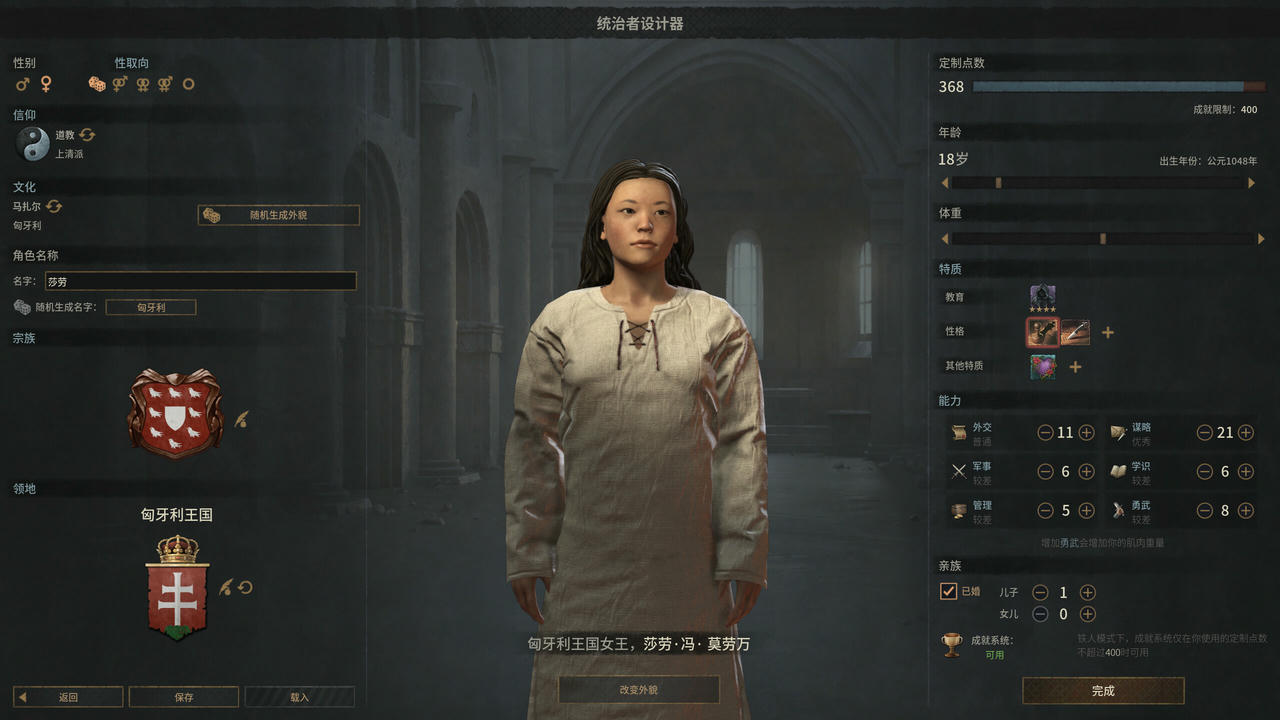Click the purple heart trait under 其他特质
The width and height of the screenshot is (1280, 720).
[1042, 366]
